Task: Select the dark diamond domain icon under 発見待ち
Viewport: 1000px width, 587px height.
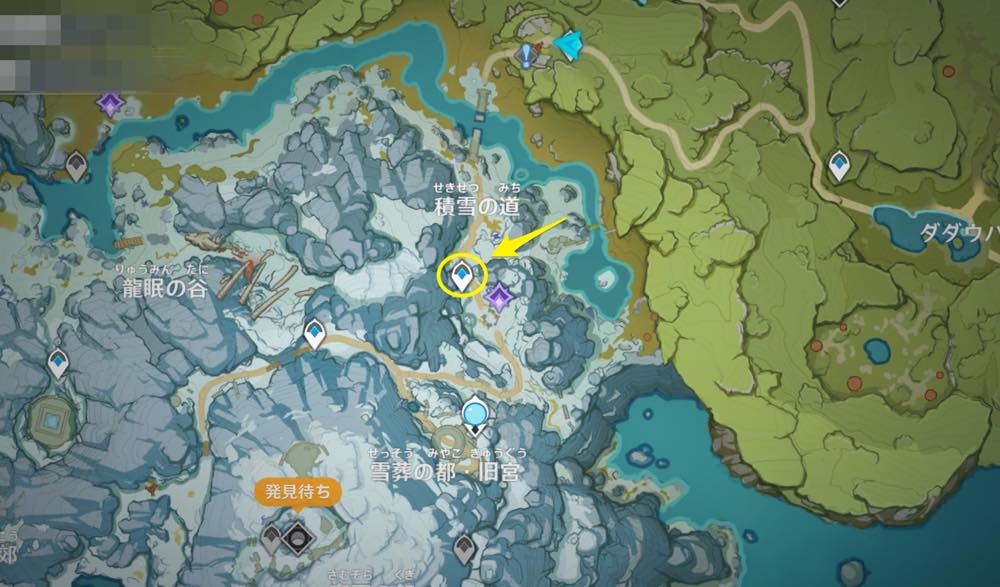Action: [296, 538]
